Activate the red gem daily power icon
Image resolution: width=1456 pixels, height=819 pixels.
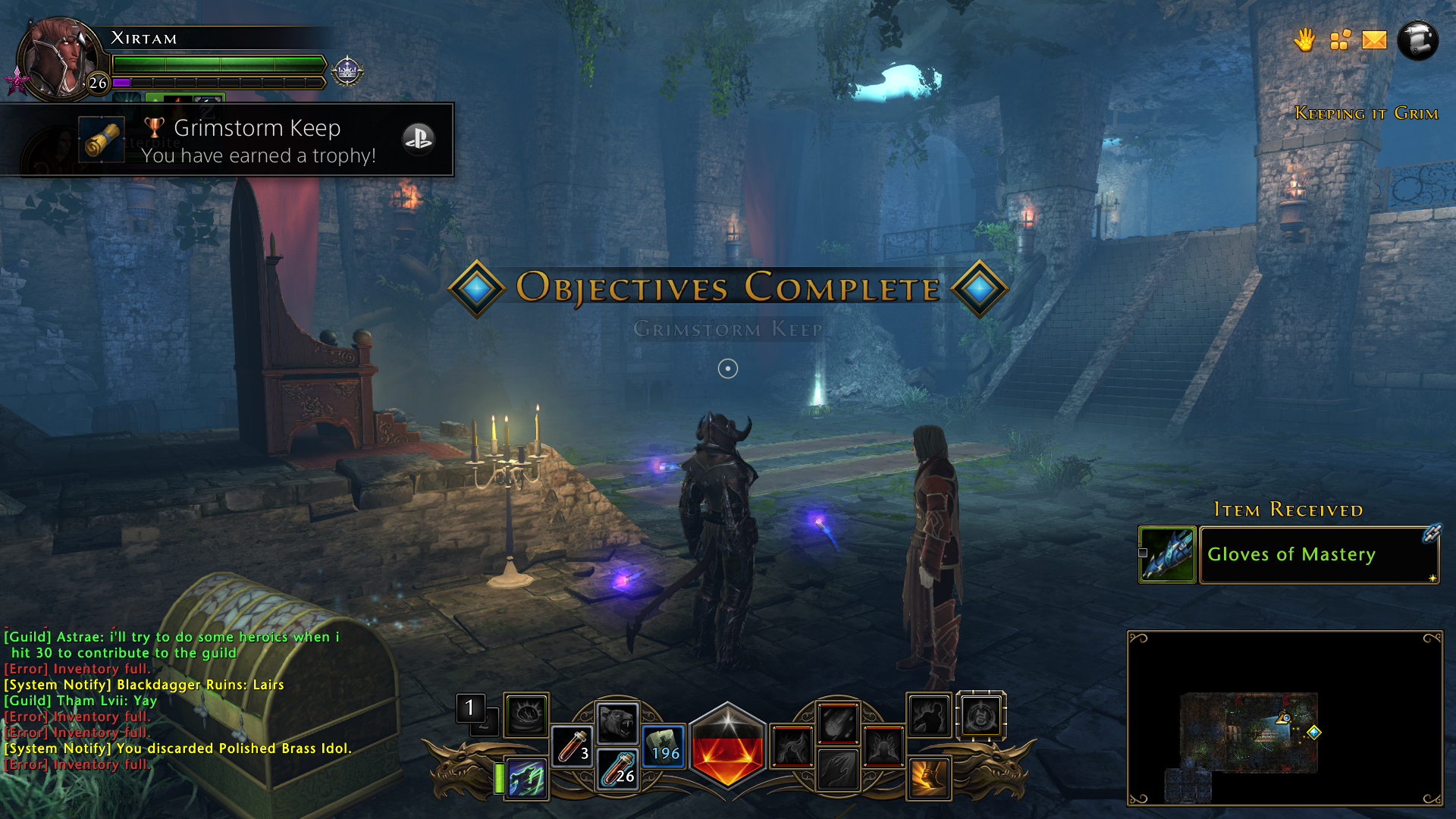pyautogui.click(x=727, y=747)
